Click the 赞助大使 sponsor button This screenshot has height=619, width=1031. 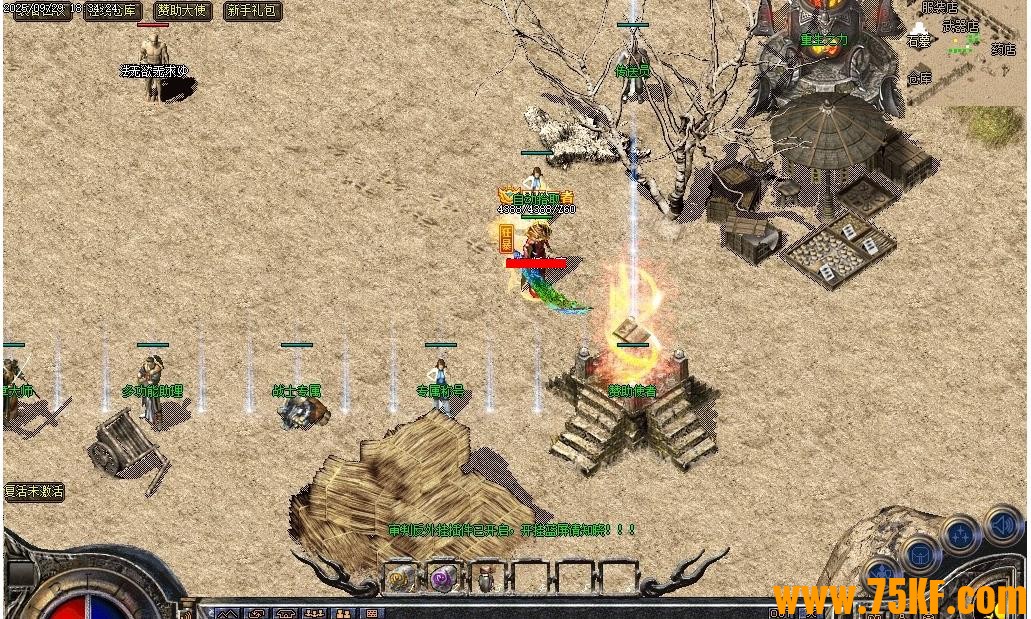pyautogui.click(x=182, y=11)
